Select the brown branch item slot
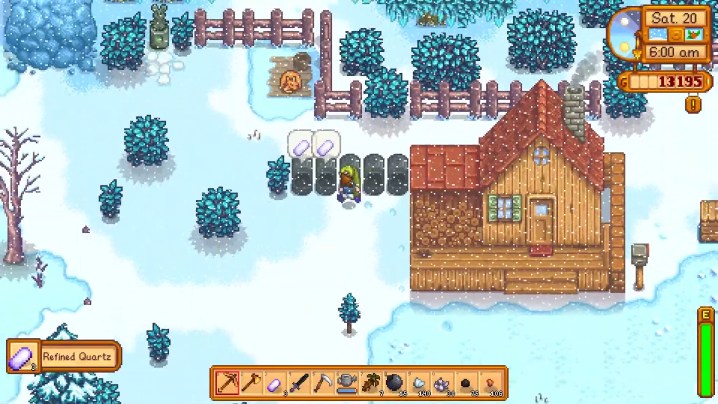 pos(371,382)
